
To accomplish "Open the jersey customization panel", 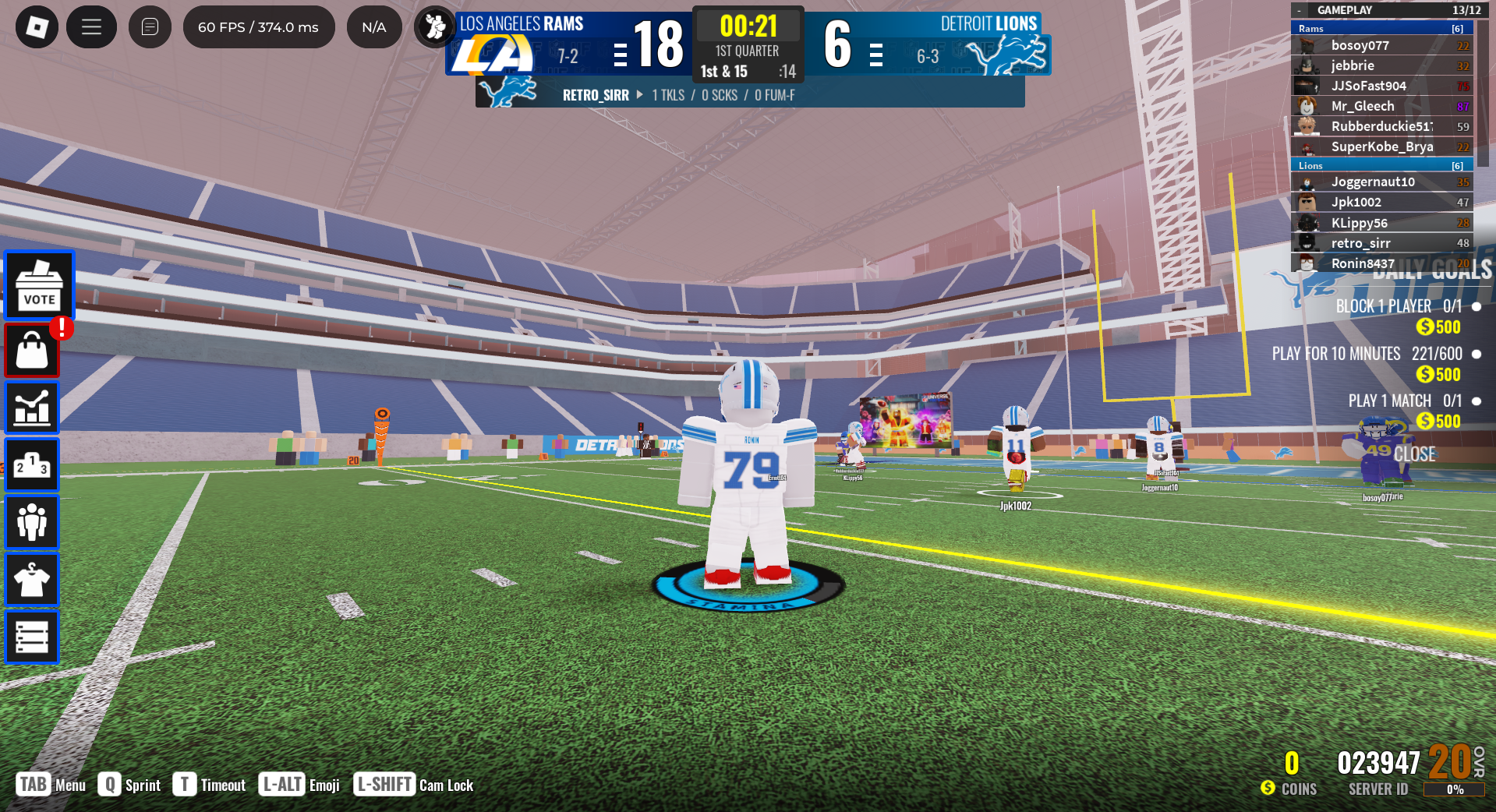I will point(32,579).
